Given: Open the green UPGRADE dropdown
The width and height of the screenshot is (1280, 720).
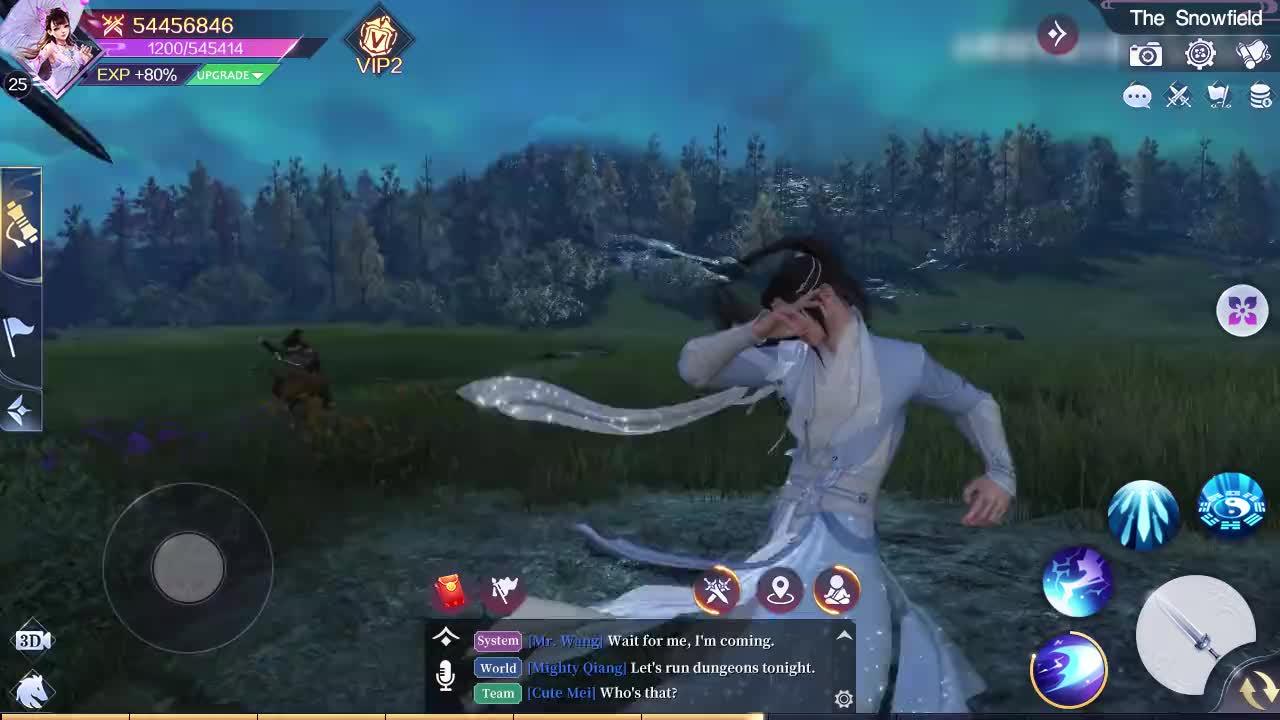Looking at the screenshot, I should coord(228,75).
